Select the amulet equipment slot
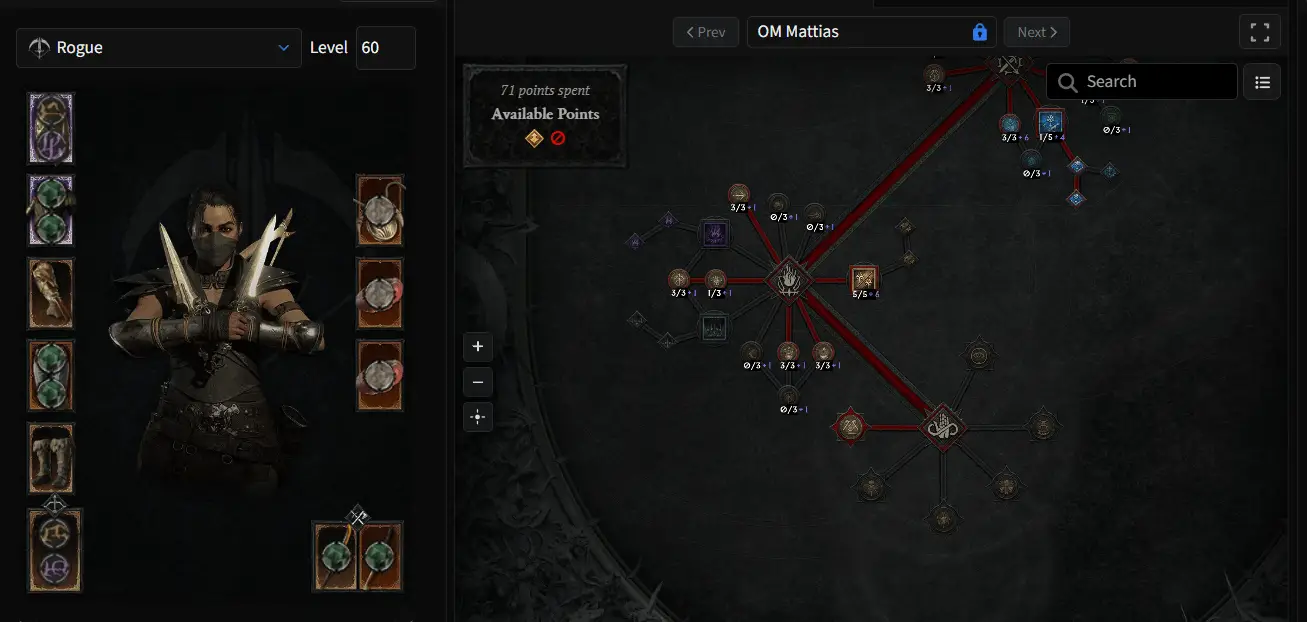The width and height of the screenshot is (1307, 622). pyautogui.click(x=379, y=211)
